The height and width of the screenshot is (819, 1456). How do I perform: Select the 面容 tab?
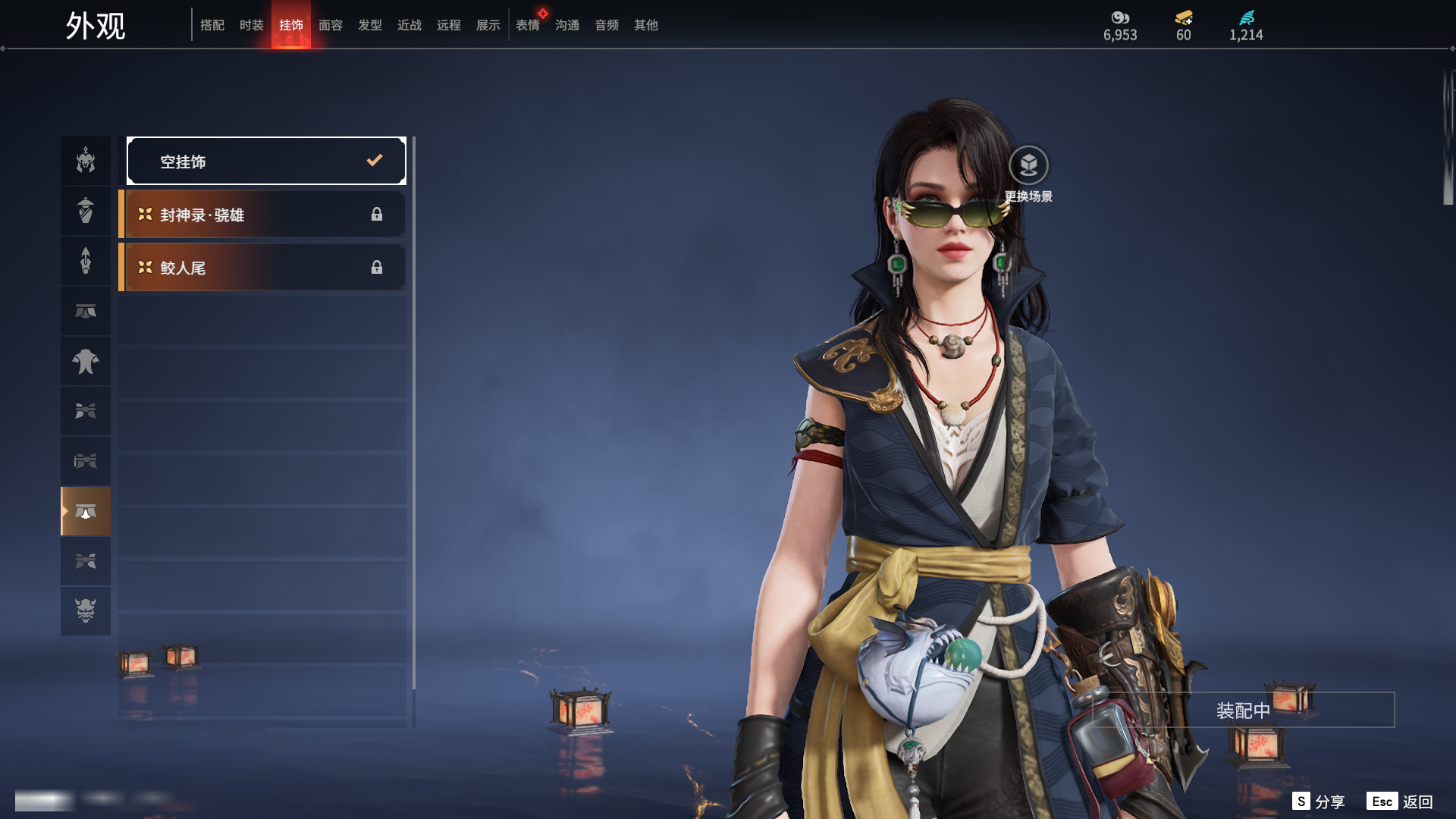pyautogui.click(x=331, y=25)
